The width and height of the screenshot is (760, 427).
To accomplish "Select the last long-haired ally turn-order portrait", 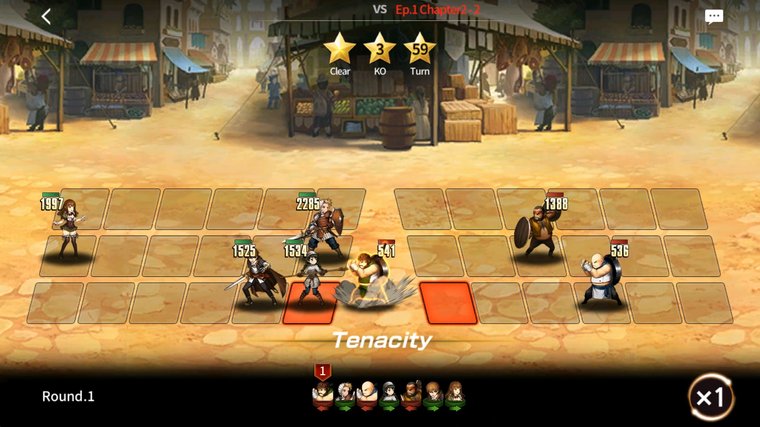I will [x=455, y=395].
